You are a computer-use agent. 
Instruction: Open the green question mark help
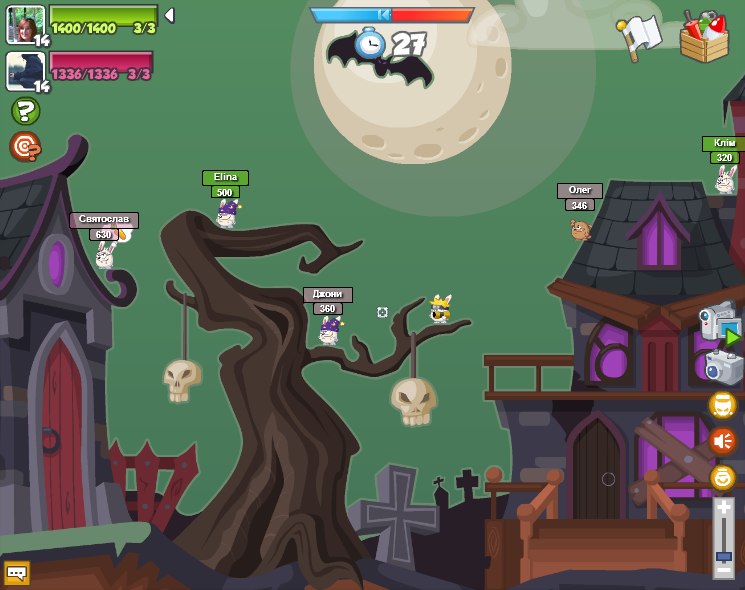click(24, 111)
